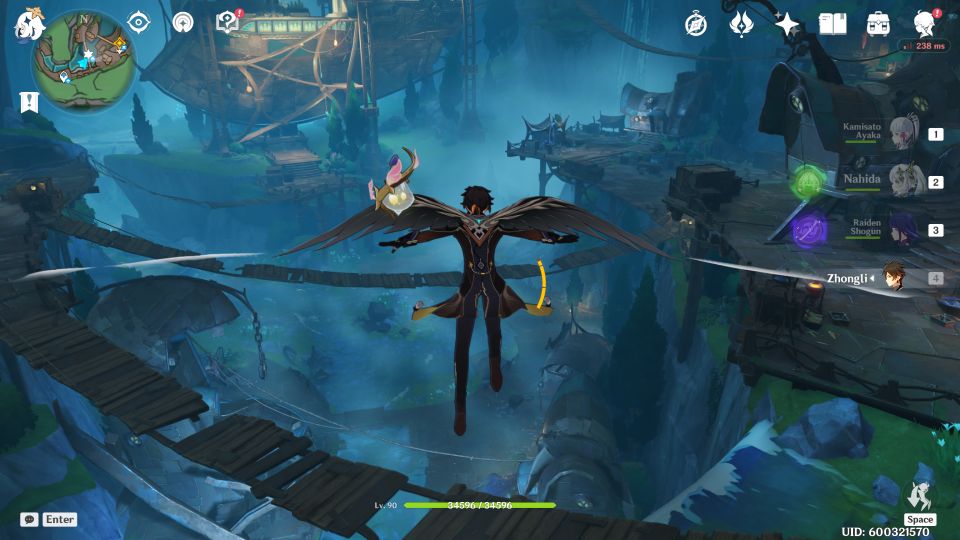Open the backpack inventory
The width and height of the screenshot is (960, 540).
coord(878,24)
